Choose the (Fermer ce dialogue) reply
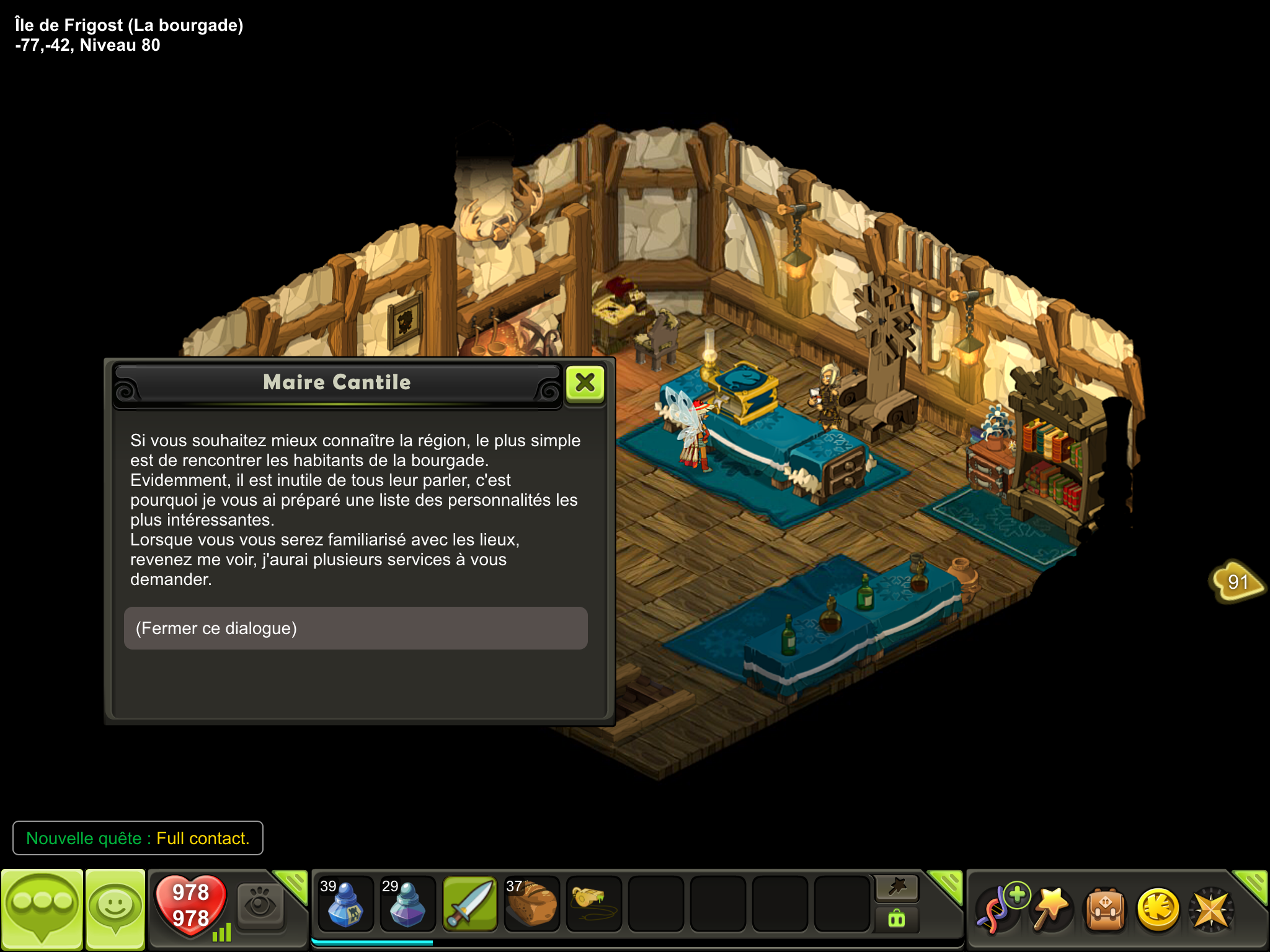Viewport: 1270px width, 952px height. tap(355, 628)
